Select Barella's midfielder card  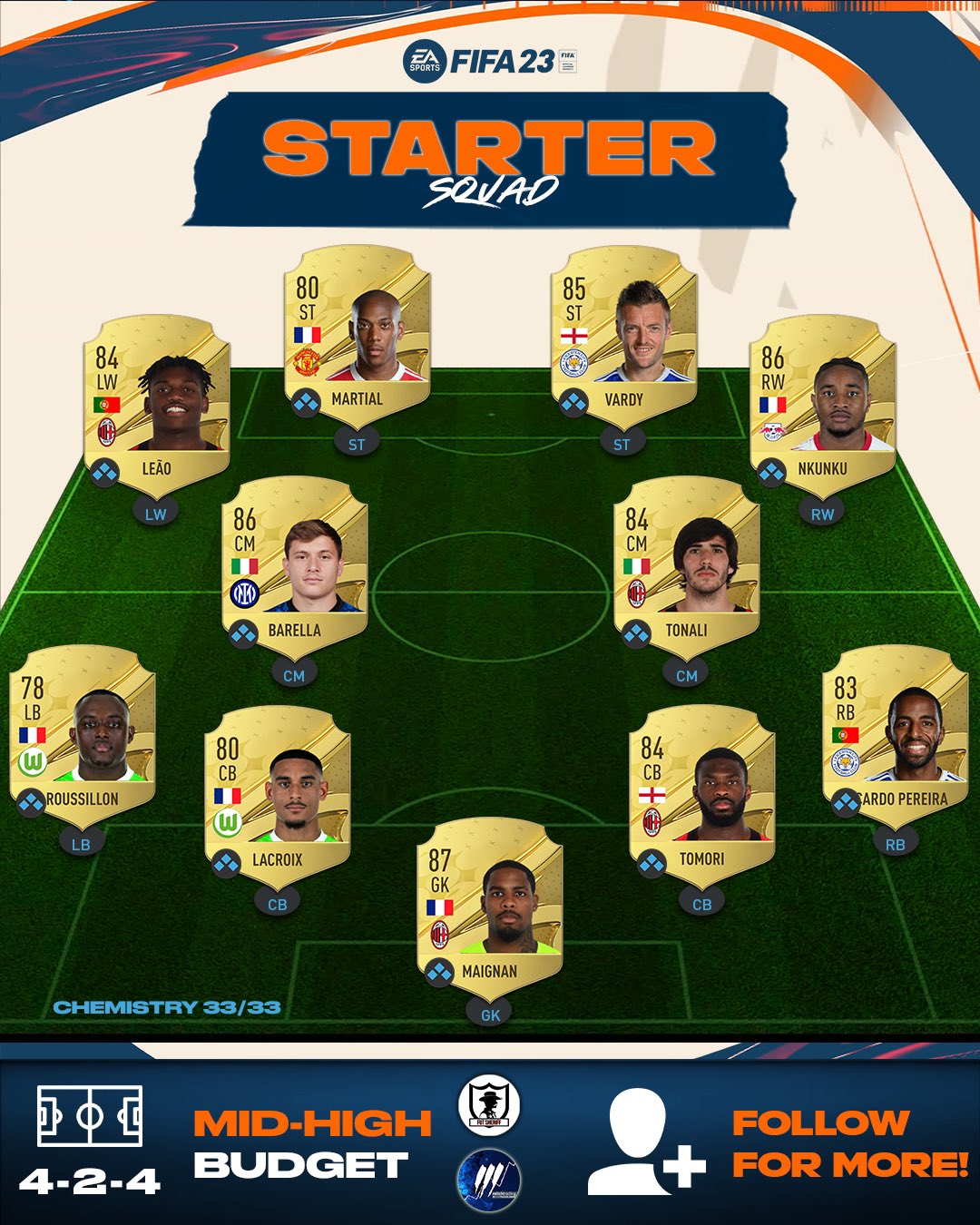(x=294, y=565)
